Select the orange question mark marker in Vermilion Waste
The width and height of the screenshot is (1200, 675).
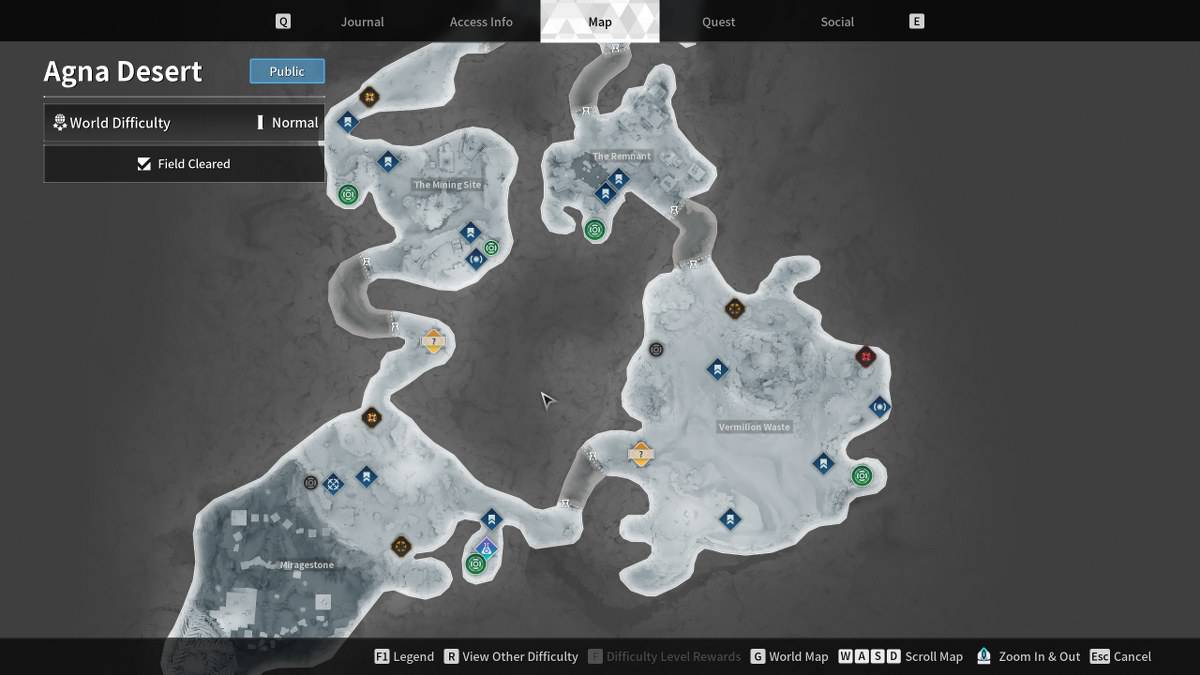click(x=641, y=454)
